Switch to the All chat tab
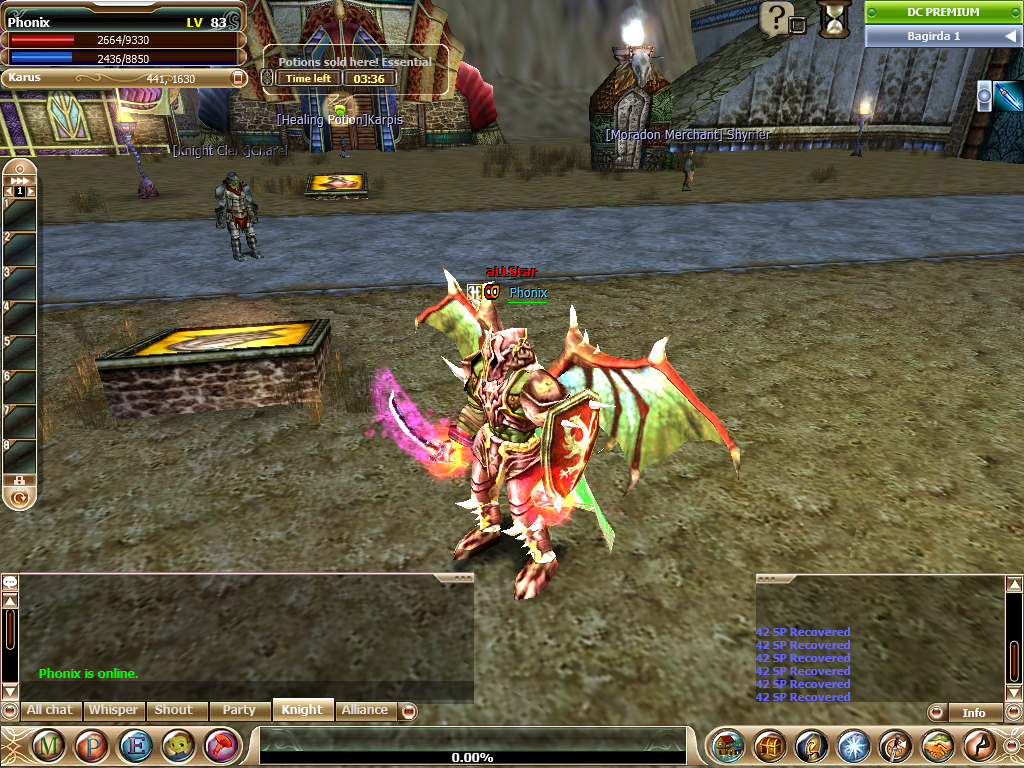Screen dimensions: 1024x768 click(49, 710)
